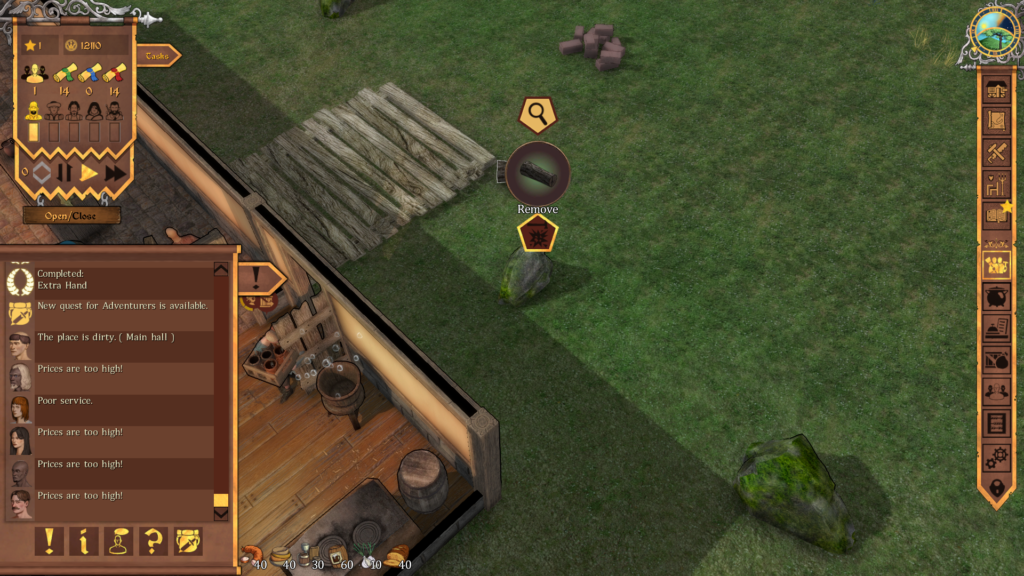Toggle the info 'i' message filter
This screenshot has width=1024, height=576.
coord(83,541)
